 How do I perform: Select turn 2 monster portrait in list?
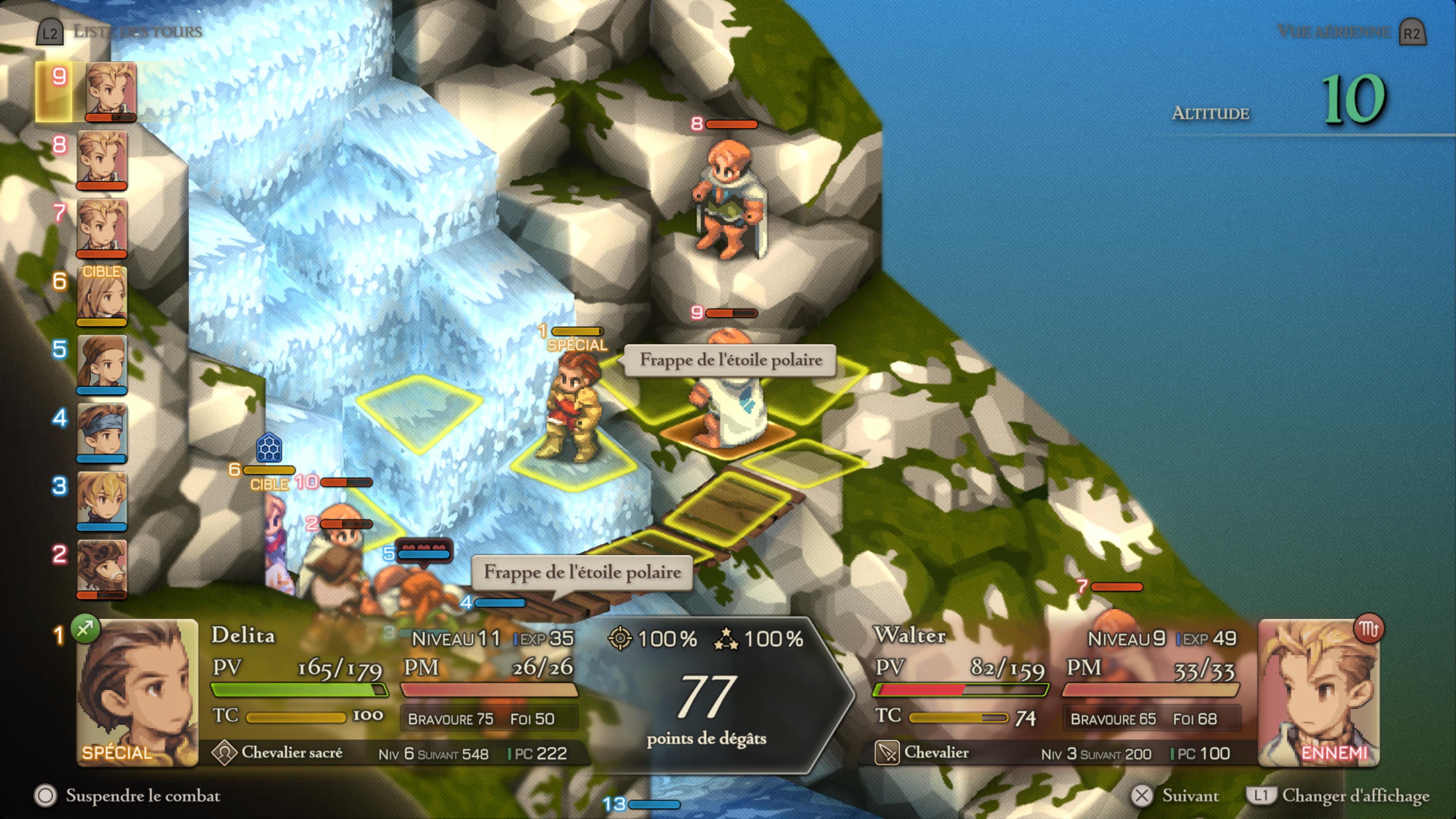coord(102,569)
